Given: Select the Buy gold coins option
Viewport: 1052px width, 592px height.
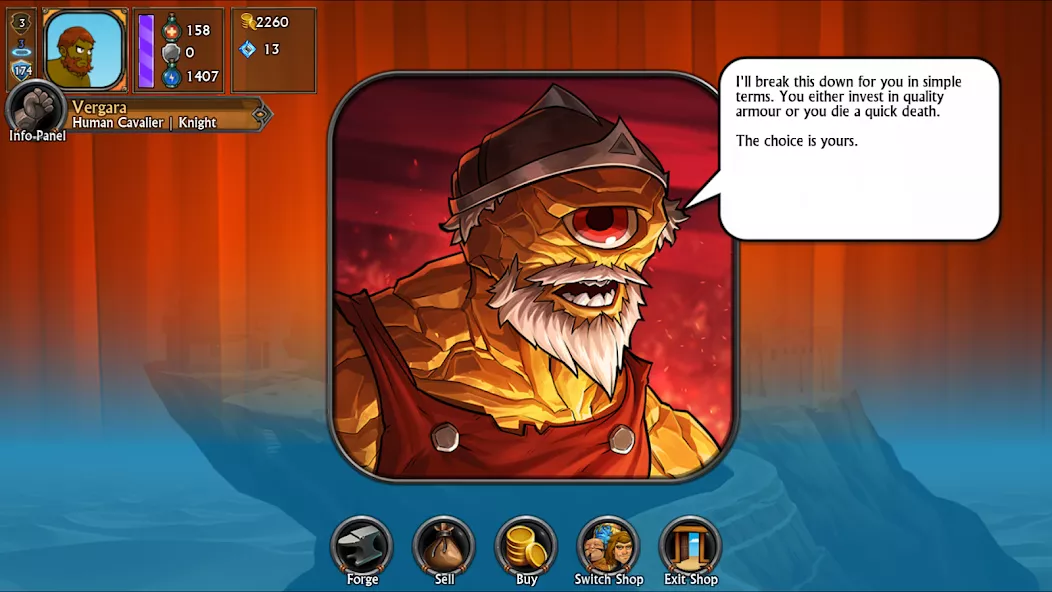Looking at the screenshot, I should [x=526, y=547].
